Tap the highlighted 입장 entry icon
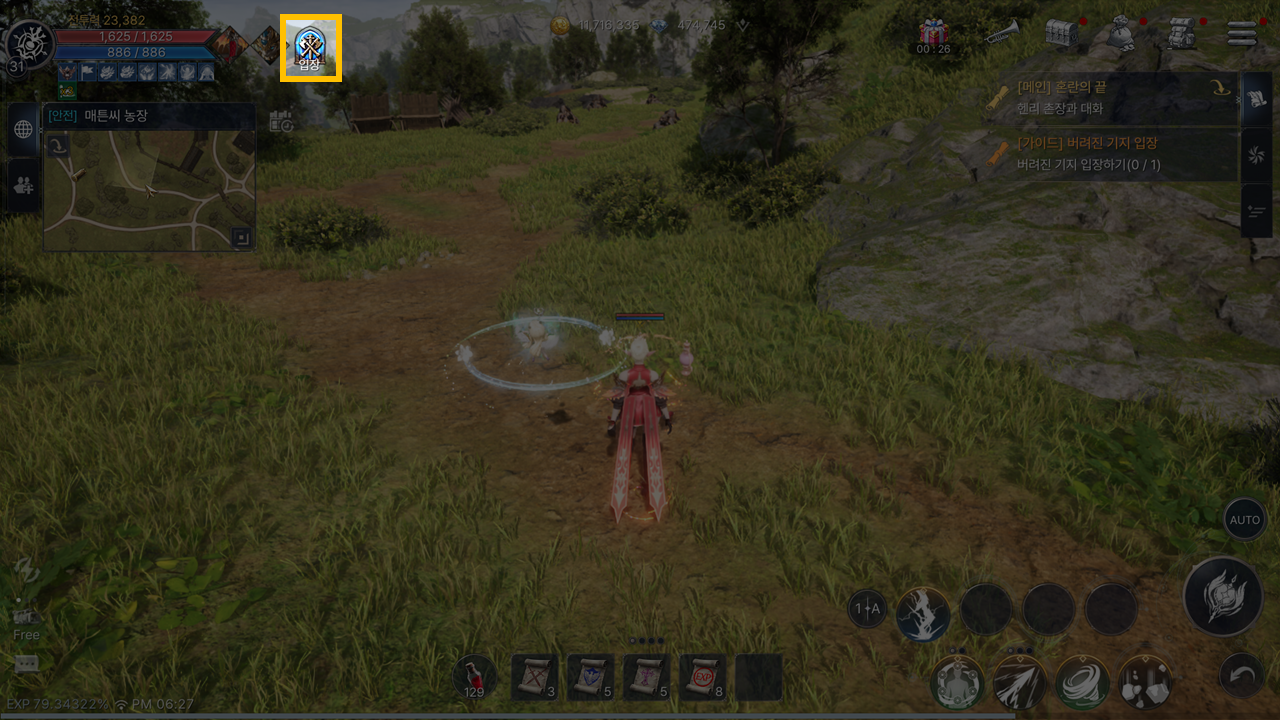 click(311, 48)
